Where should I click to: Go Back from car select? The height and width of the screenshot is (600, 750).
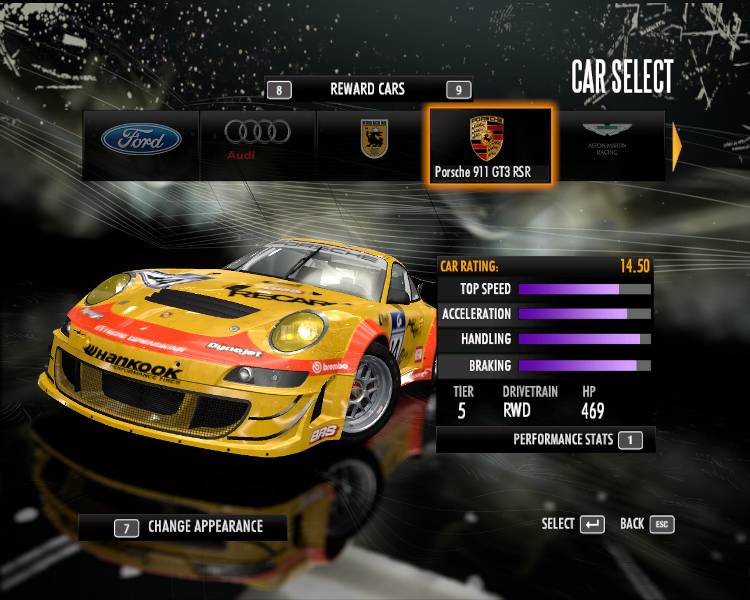click(646, 524)
